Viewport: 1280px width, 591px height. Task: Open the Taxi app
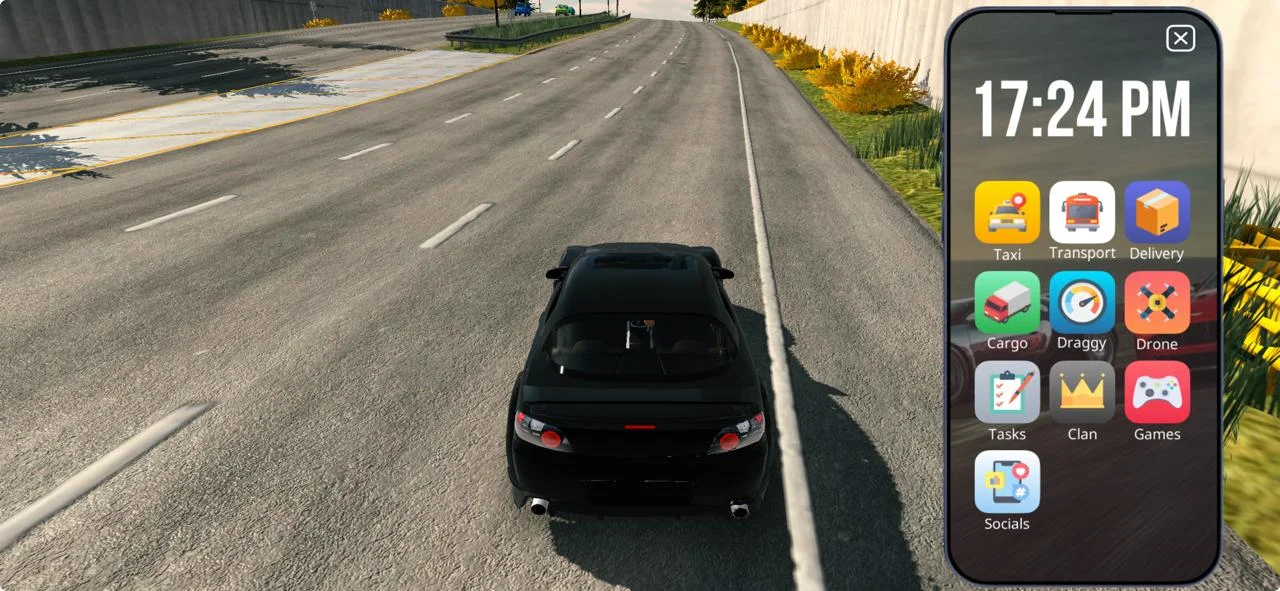pos(1007,213)
